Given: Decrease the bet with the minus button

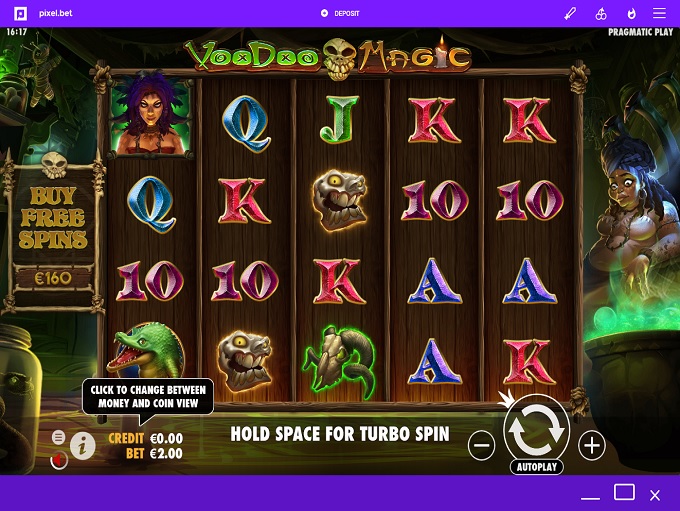Looking at the screenshot, I should click(x=481, y=446).
